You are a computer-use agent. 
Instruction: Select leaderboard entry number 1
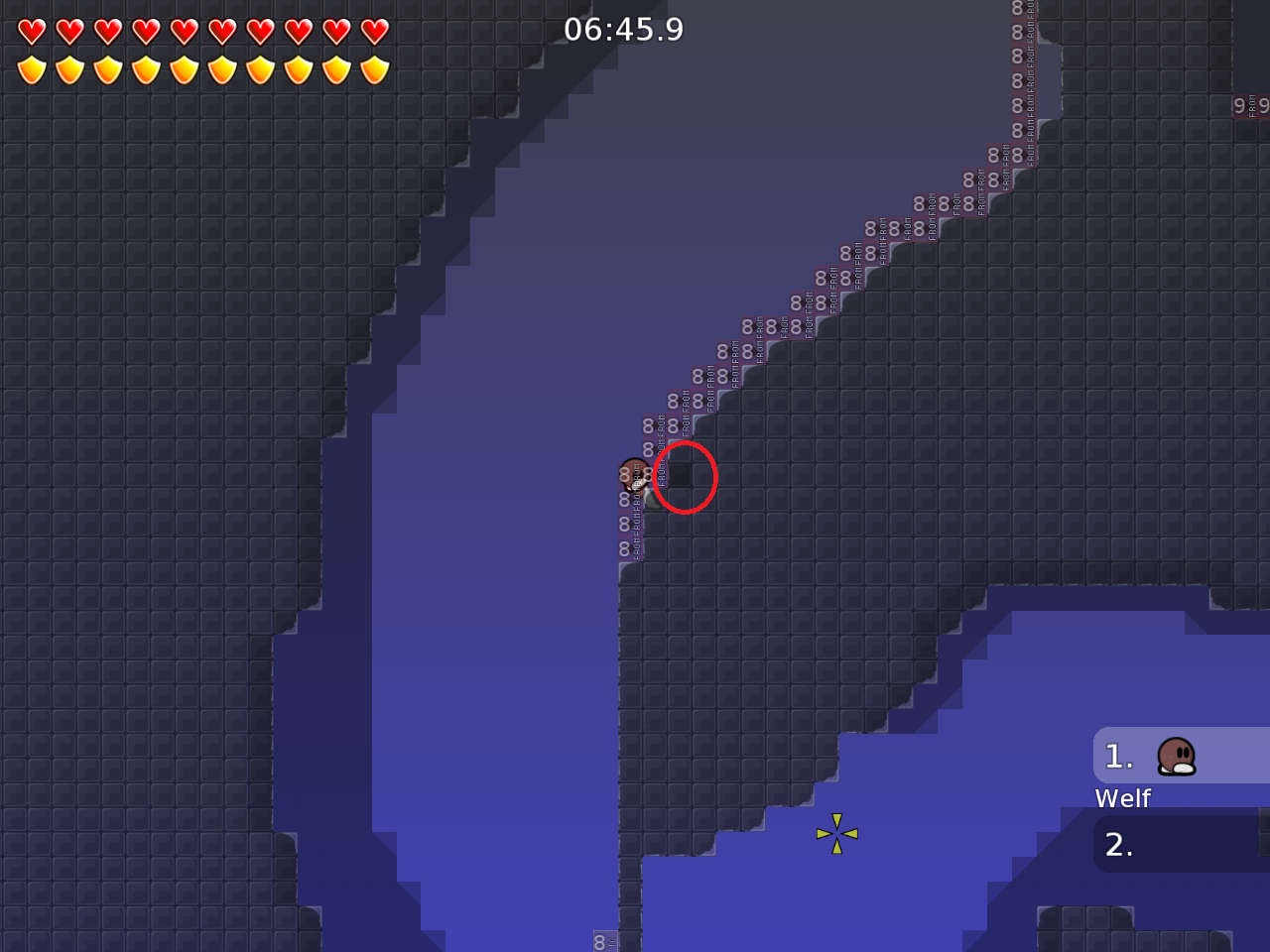tap(1120, 756)
